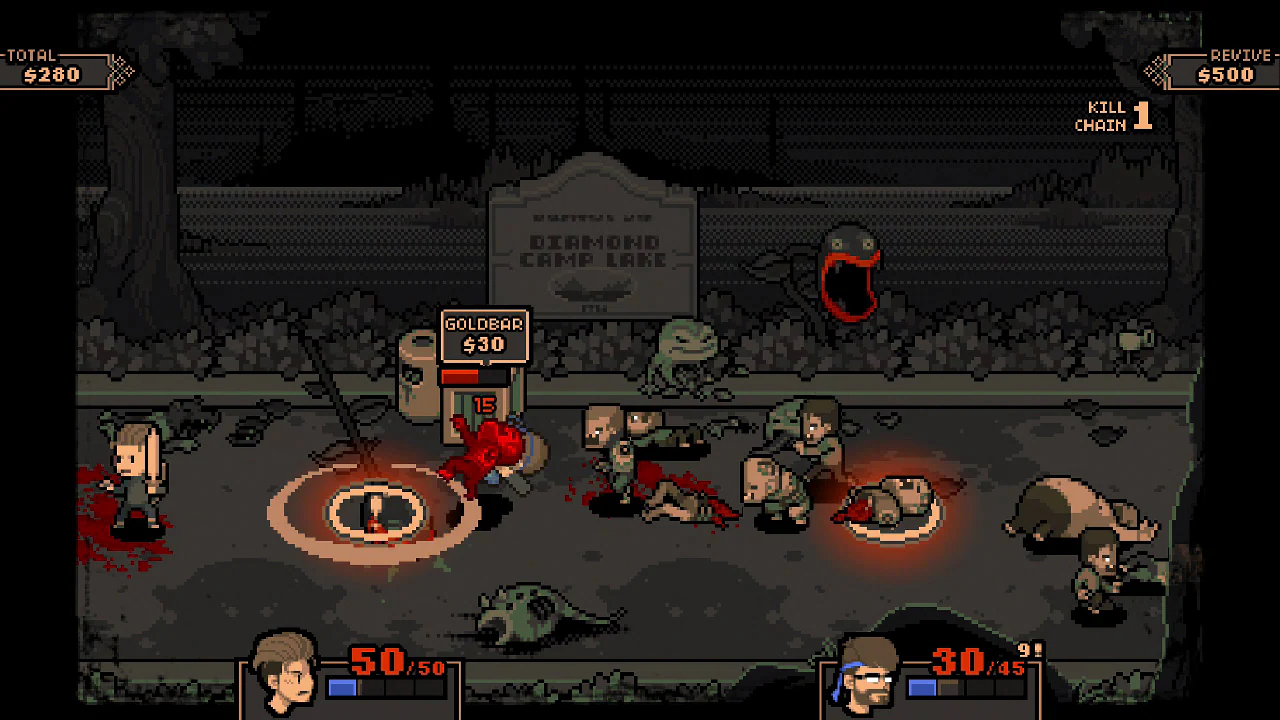Click the GOLDBAR $30 price sign
The width and height of the screenshot is (1280, 720).
pos(484,336)
